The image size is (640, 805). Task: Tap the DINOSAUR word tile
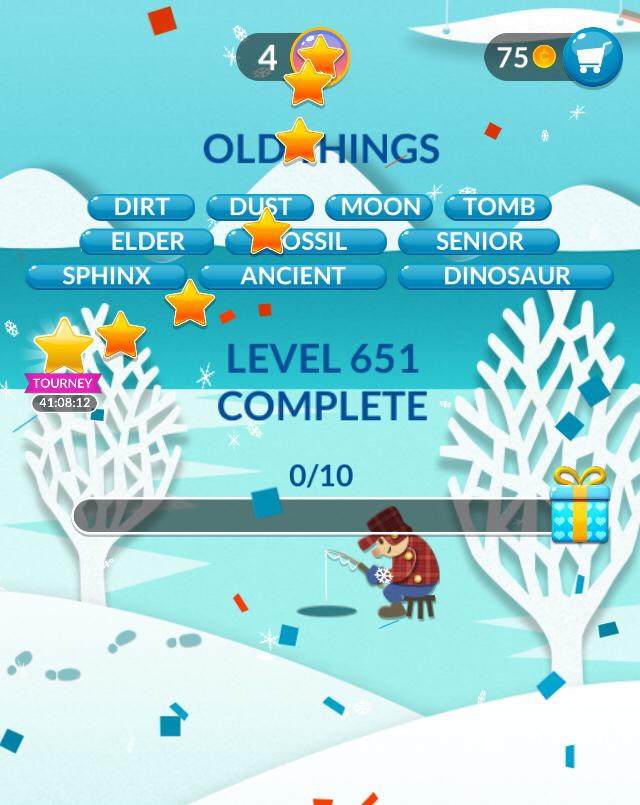[x=506, y=276]
